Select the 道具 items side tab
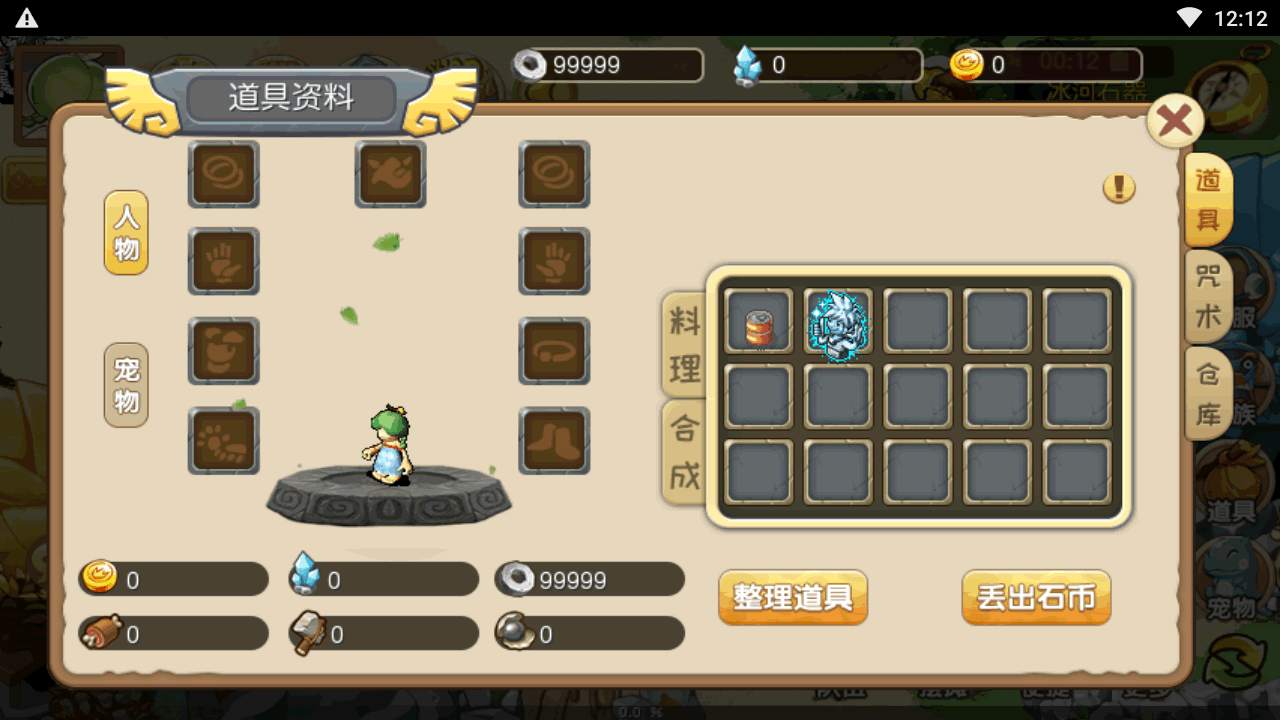1280x720 pixels. (1208, 199)
